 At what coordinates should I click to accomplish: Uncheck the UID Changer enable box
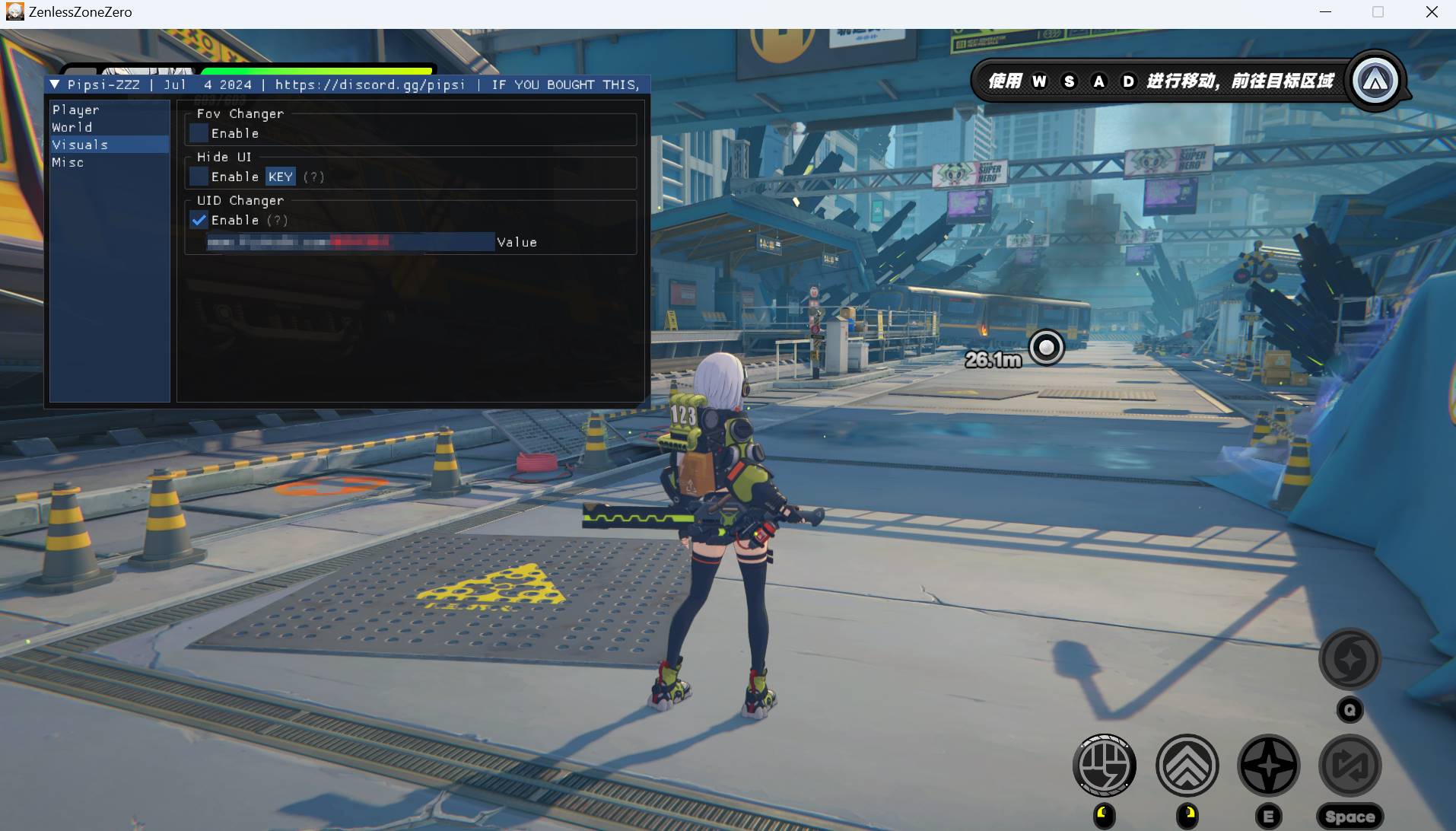(199, 220)
